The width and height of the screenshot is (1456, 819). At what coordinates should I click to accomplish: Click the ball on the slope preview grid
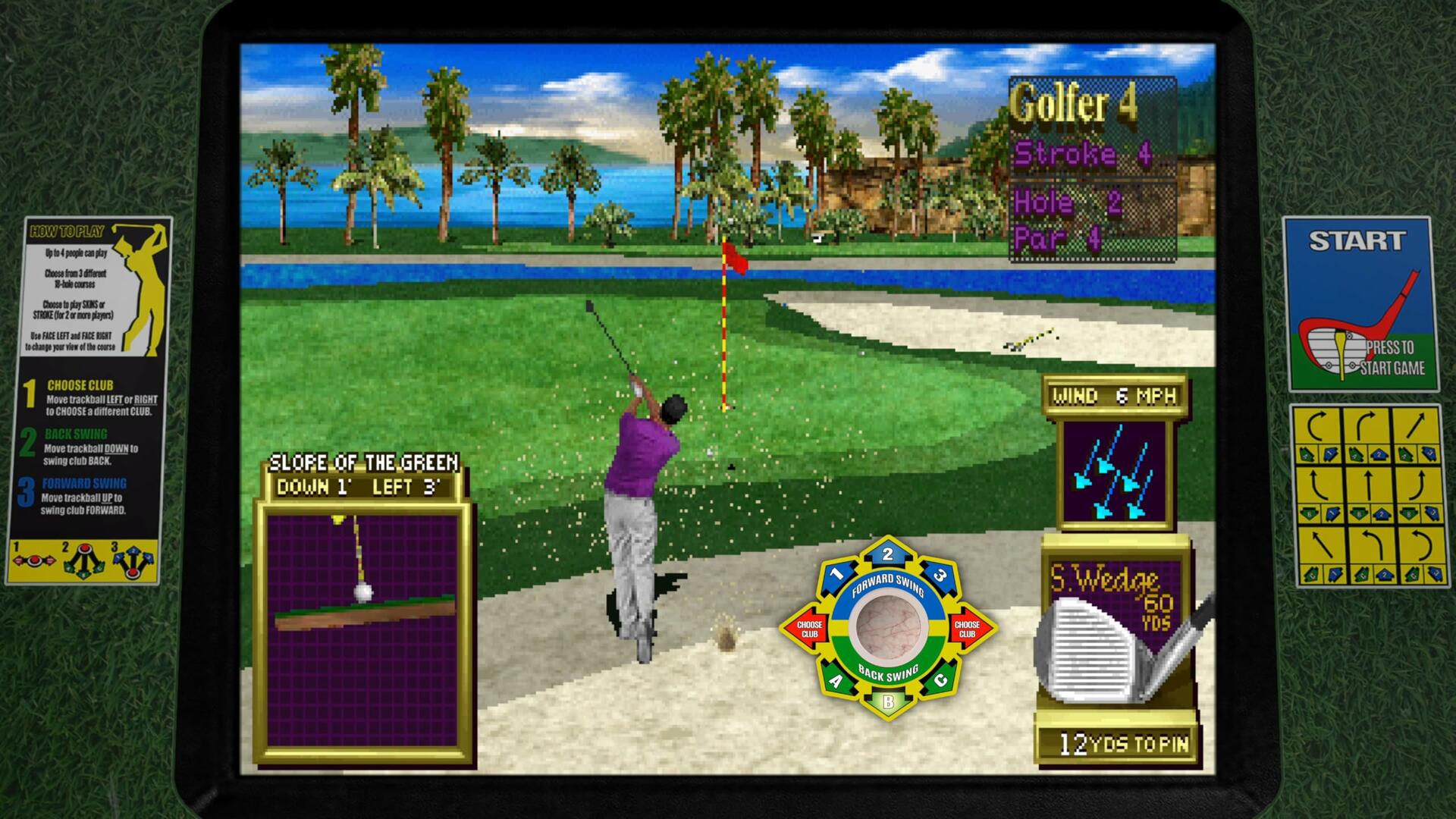tap(362, 592)
